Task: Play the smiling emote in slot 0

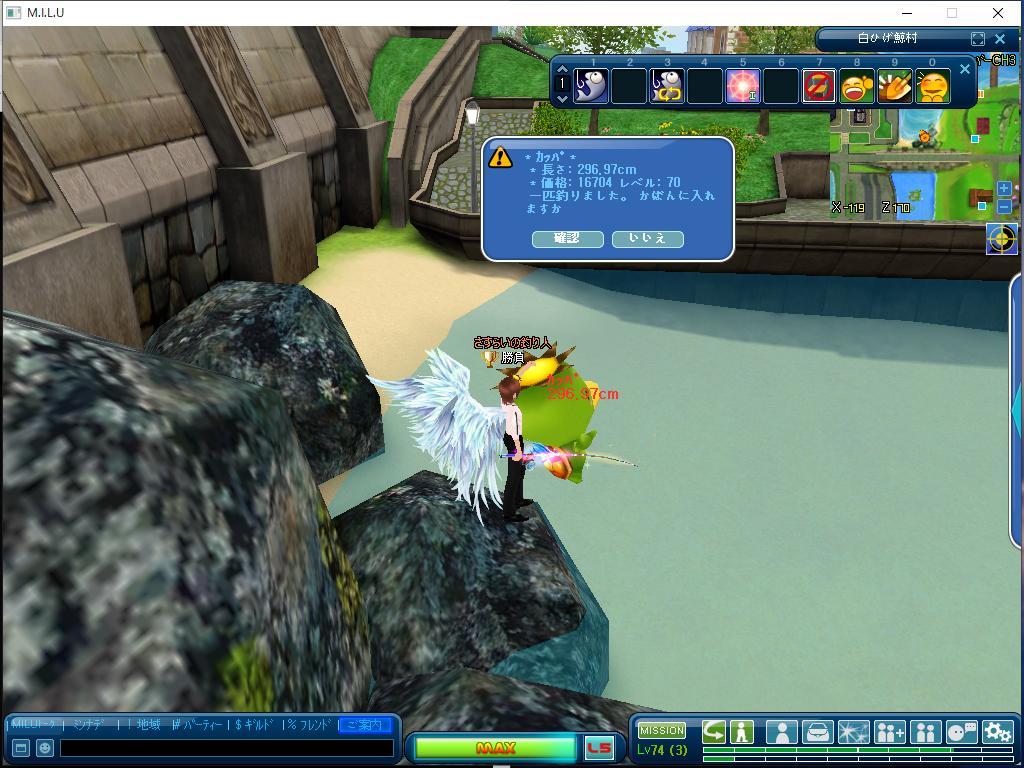Action: pos(933,86)
